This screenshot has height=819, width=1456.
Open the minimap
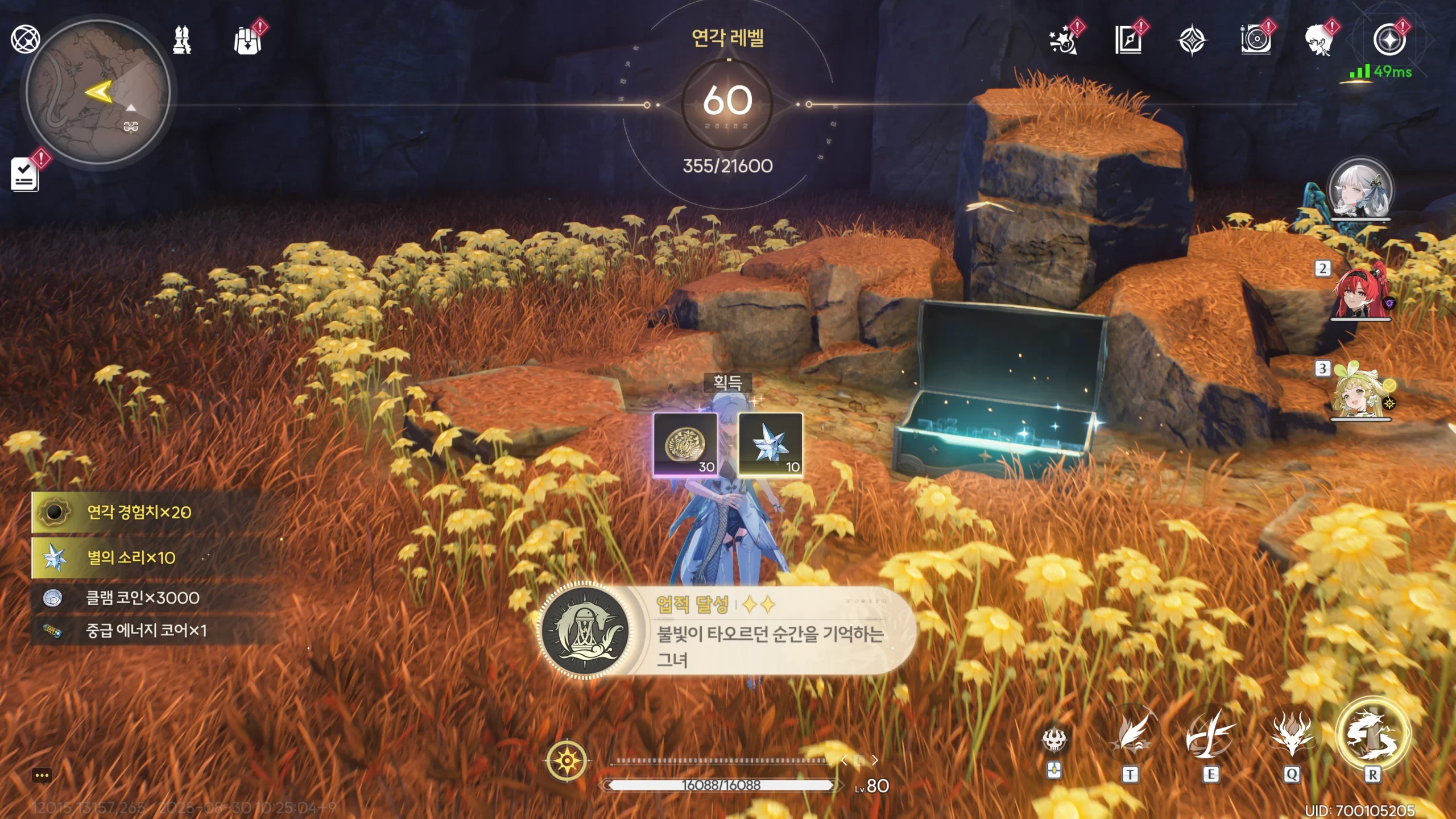(98, 92)
